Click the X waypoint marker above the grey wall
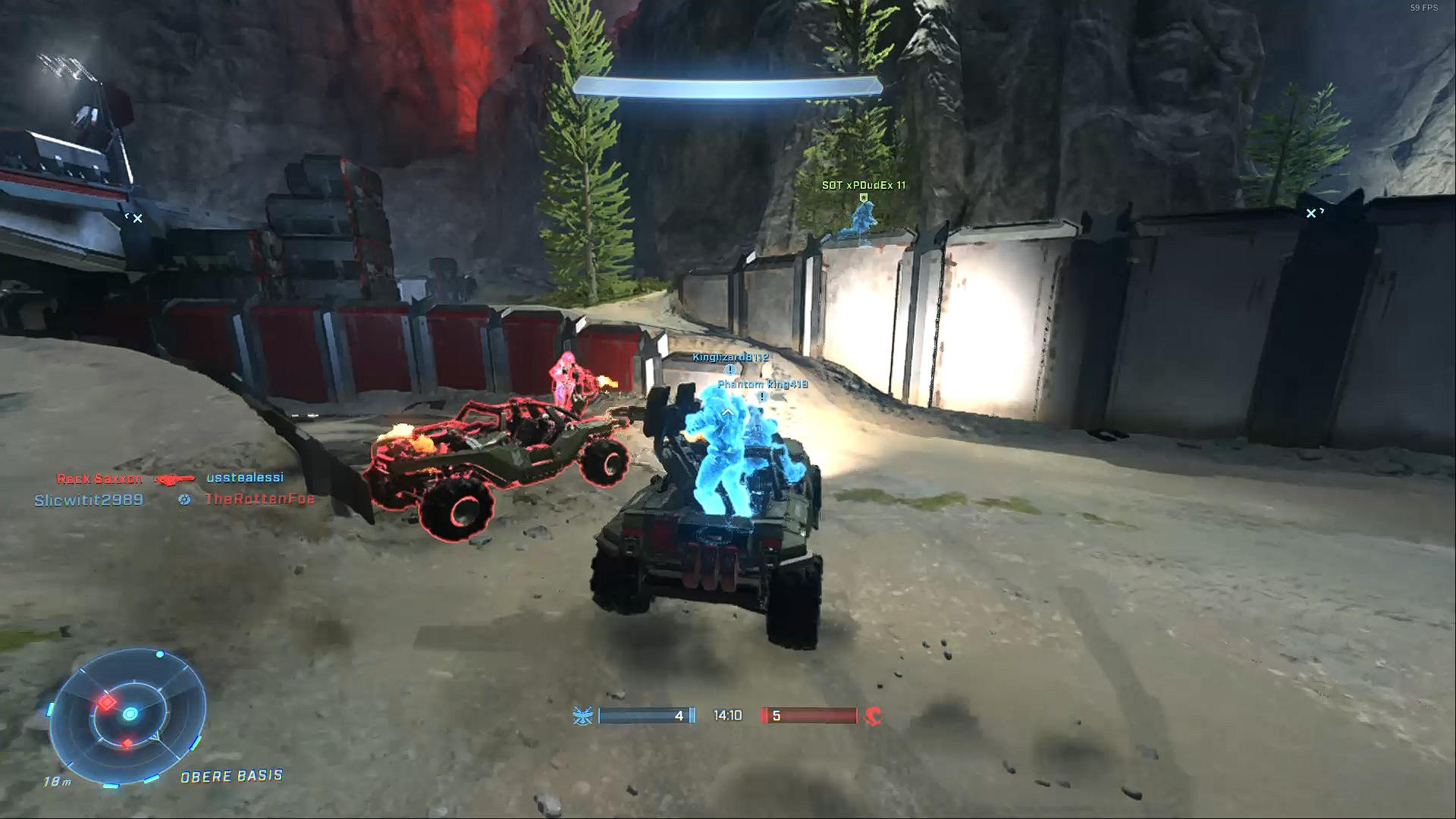The width and height of the screenshot is (1456, 819). click(1311, 214)
